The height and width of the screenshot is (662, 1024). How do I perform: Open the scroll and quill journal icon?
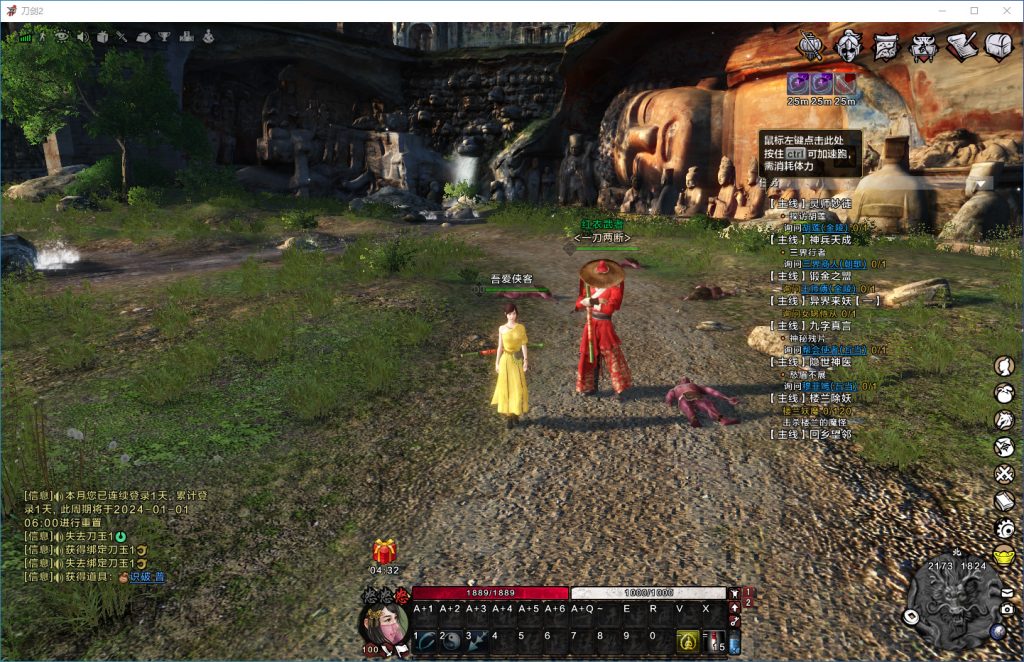point(961,46)
